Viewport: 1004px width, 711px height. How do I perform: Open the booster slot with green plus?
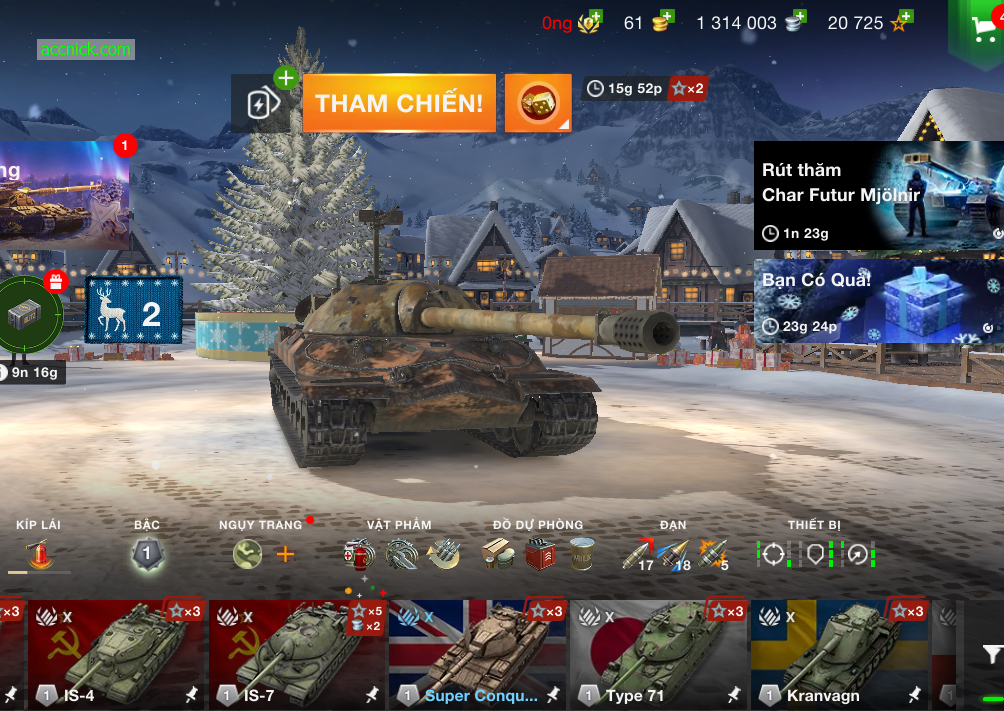pos(262,103)
